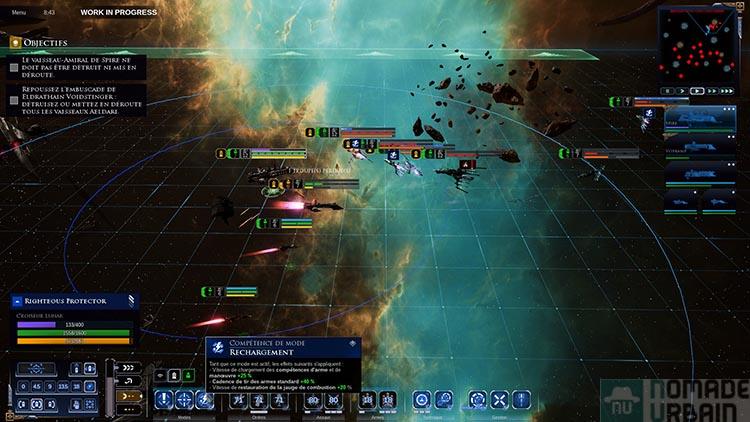Choose the crosshair target mode icon
The width and height of the screenshot is (750, 422).
[x=185, y=400]
